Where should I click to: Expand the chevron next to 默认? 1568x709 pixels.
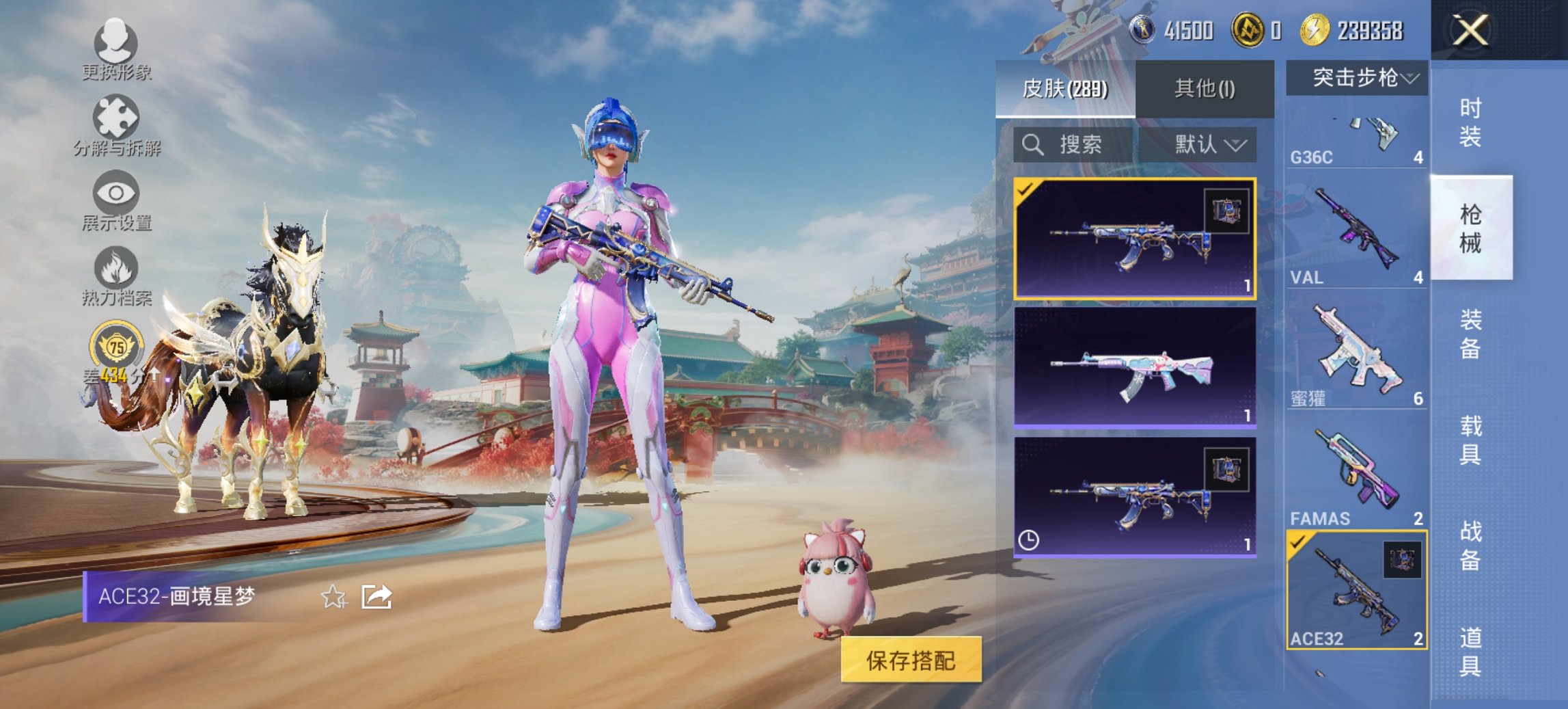(x=1237, y=145)
